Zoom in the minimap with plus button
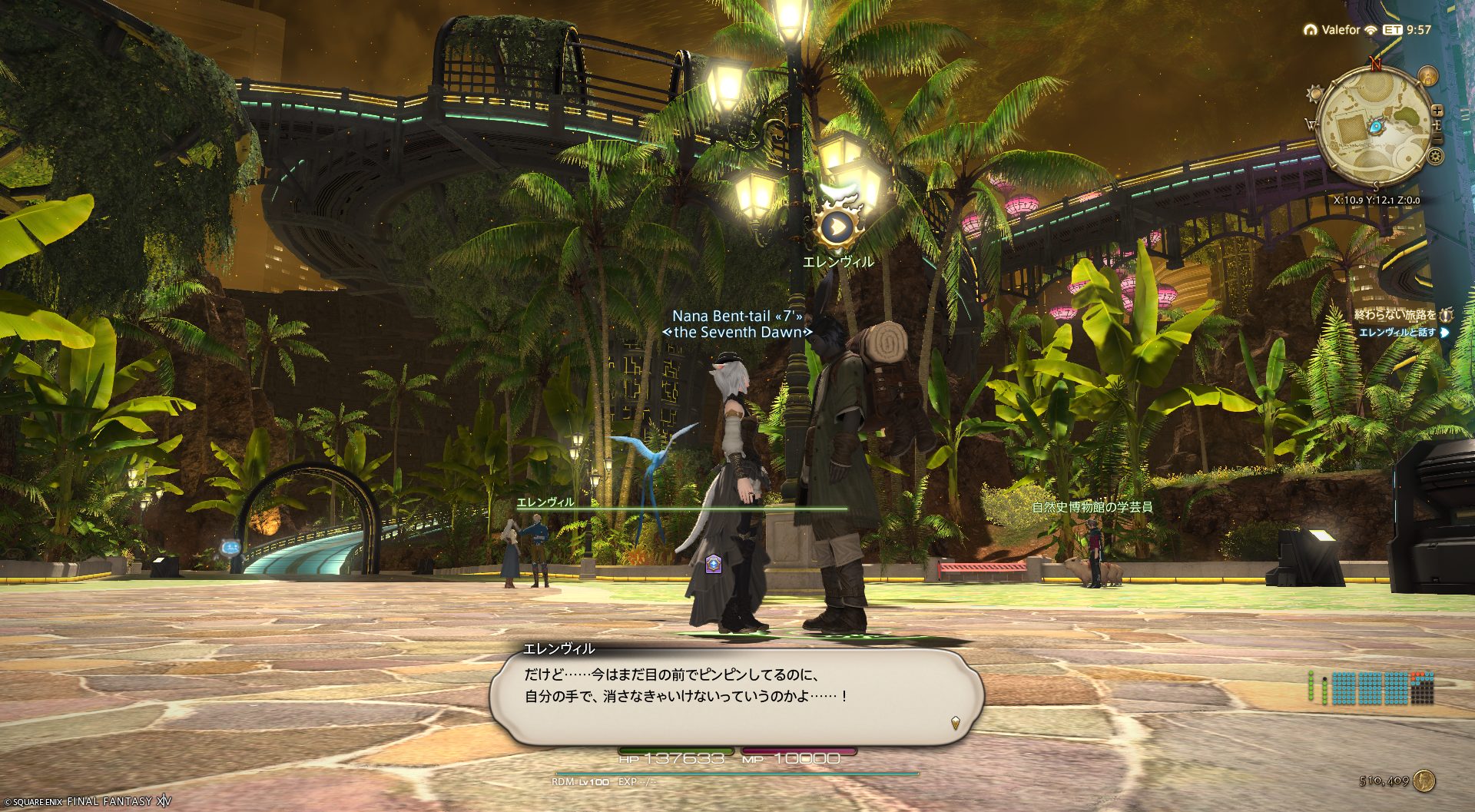The width and height of the screenshot is (1475, 812). [x=1437, y=111]
